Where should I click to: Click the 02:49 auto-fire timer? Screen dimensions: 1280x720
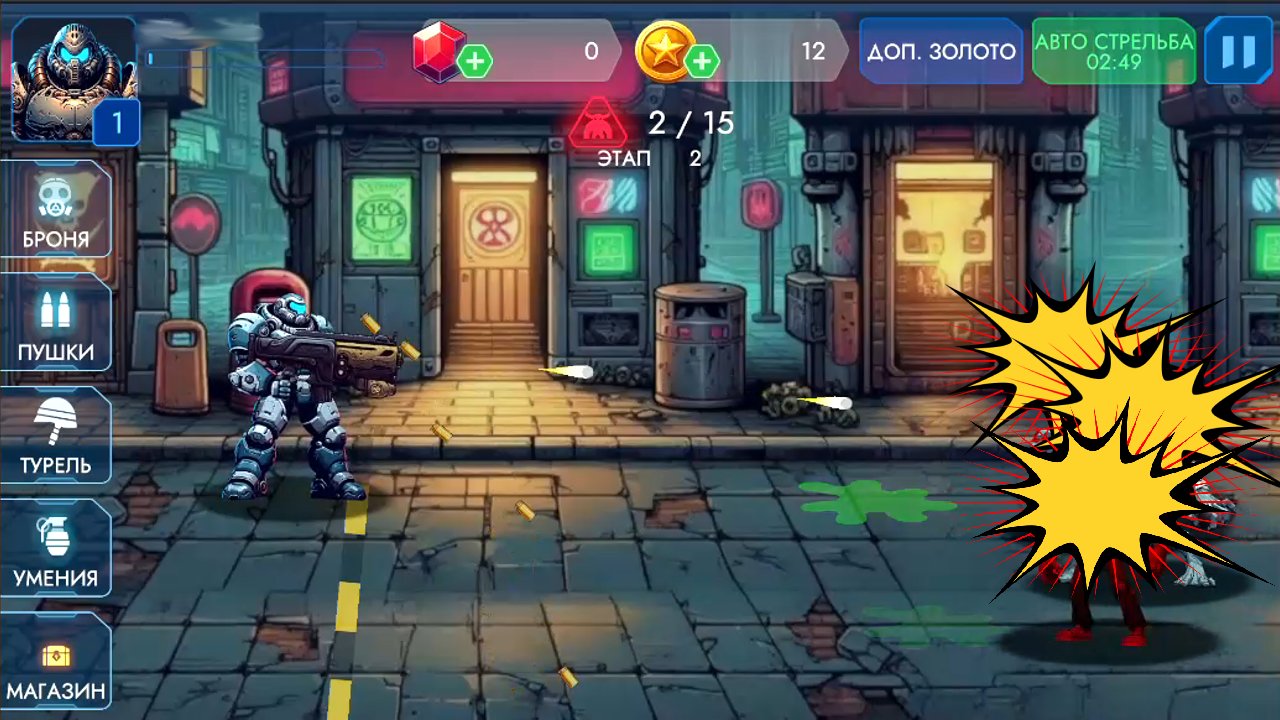point(1113,62)
